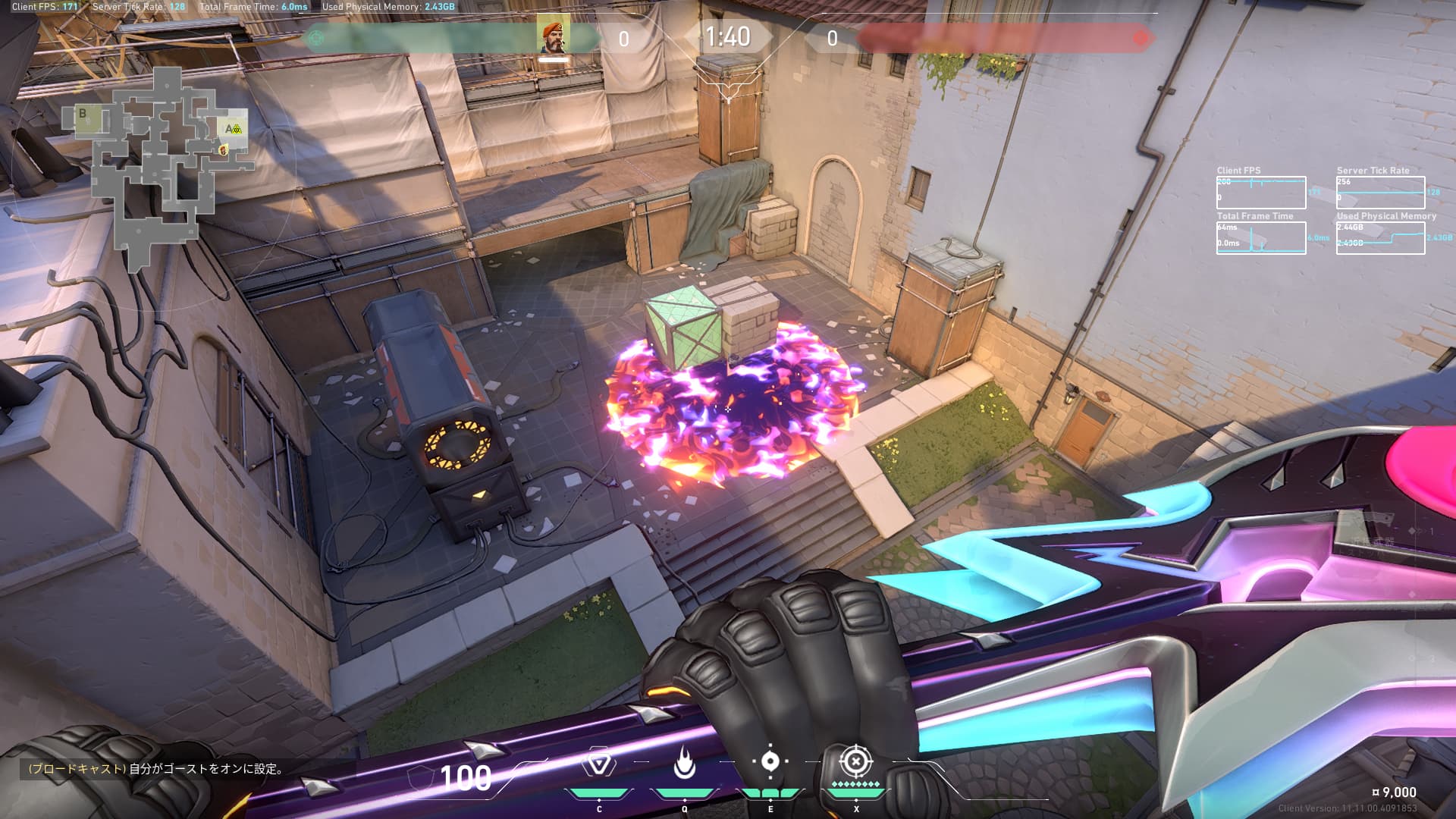The image size is (1456, 819).
Task: Click the B site marker on minimap
Action: pyautogui.click(x=83, y=114)
